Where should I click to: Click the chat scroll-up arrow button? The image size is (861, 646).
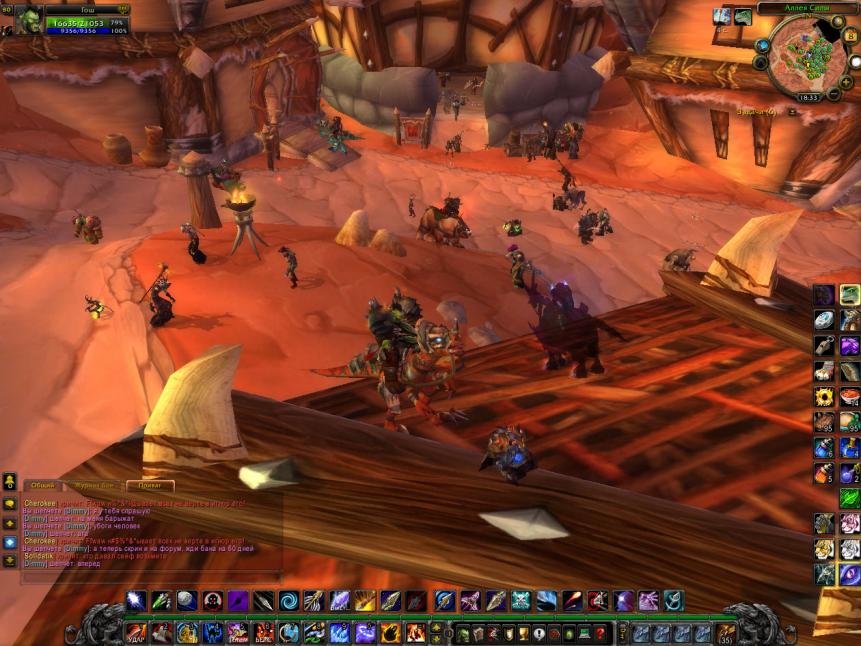point(10,523)
